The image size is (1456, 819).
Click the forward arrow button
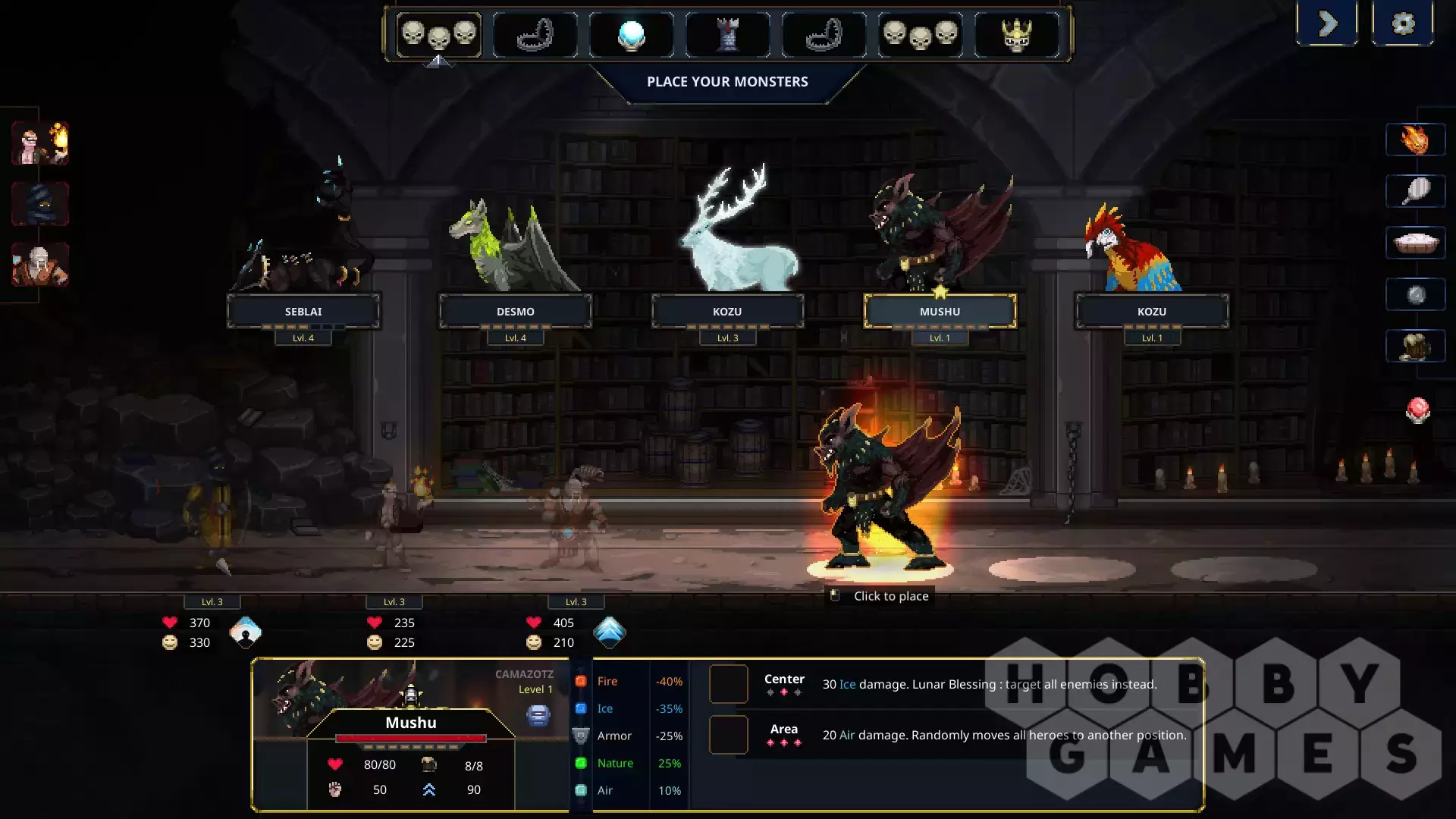point(1327,24)
